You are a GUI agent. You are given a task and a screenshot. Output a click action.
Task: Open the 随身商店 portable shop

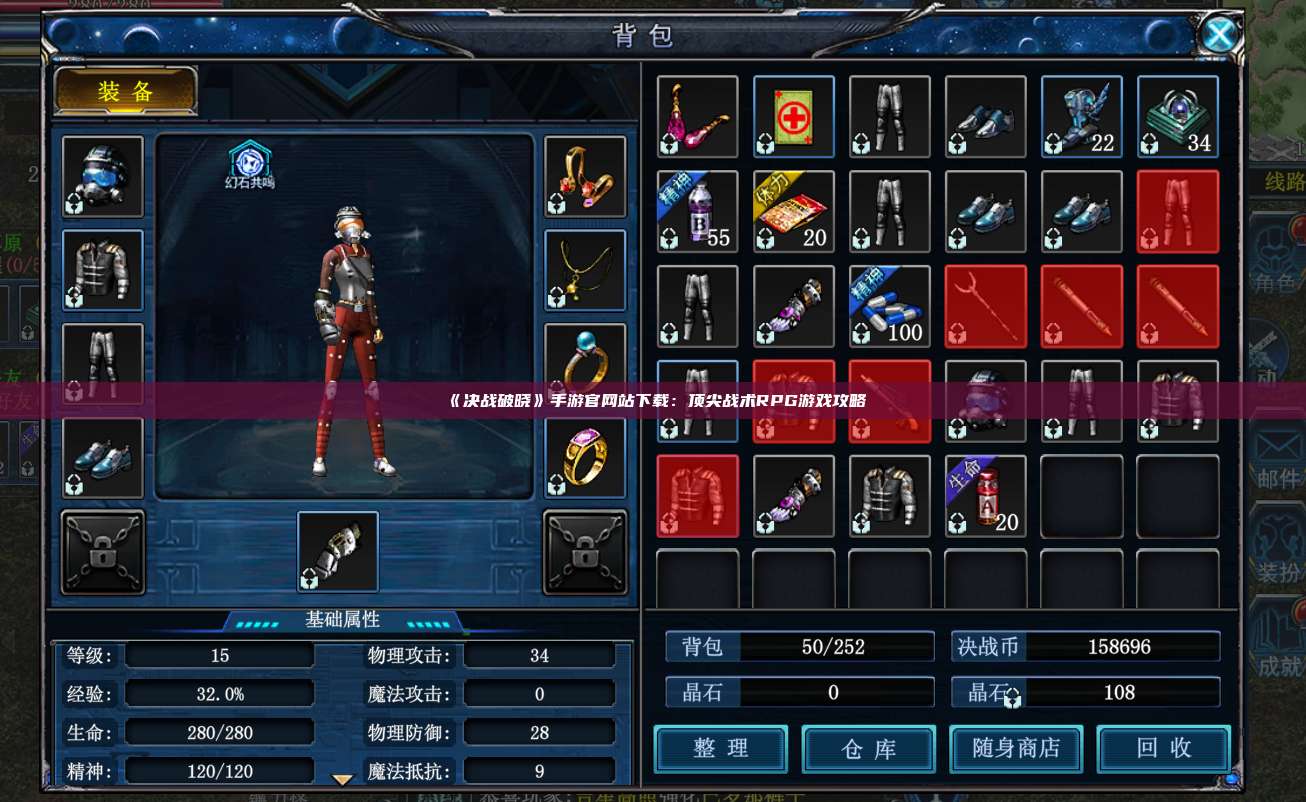point(1016,748)
